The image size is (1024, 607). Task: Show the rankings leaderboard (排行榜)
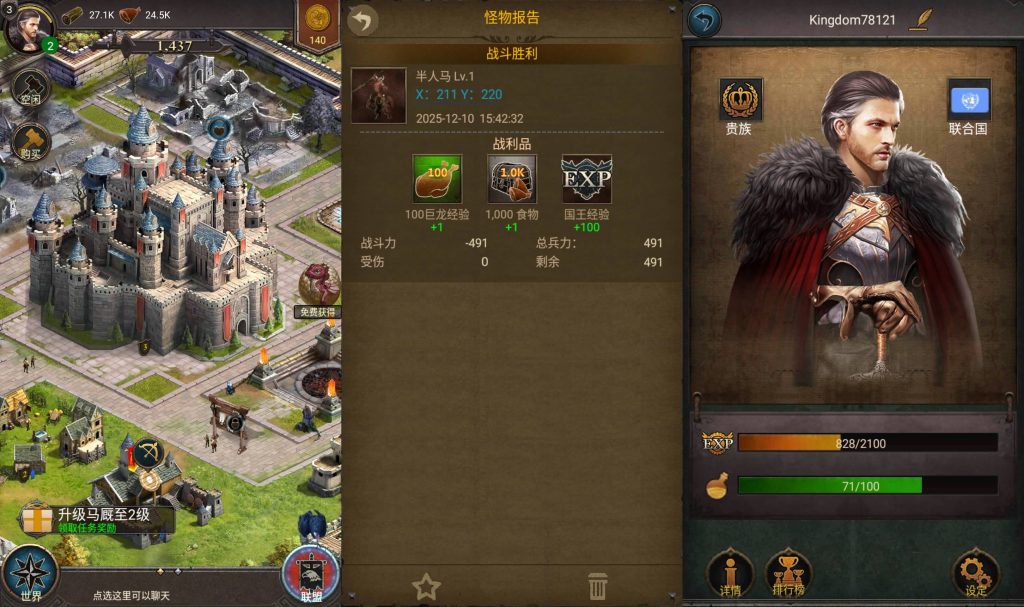click(x=789, y=573)
